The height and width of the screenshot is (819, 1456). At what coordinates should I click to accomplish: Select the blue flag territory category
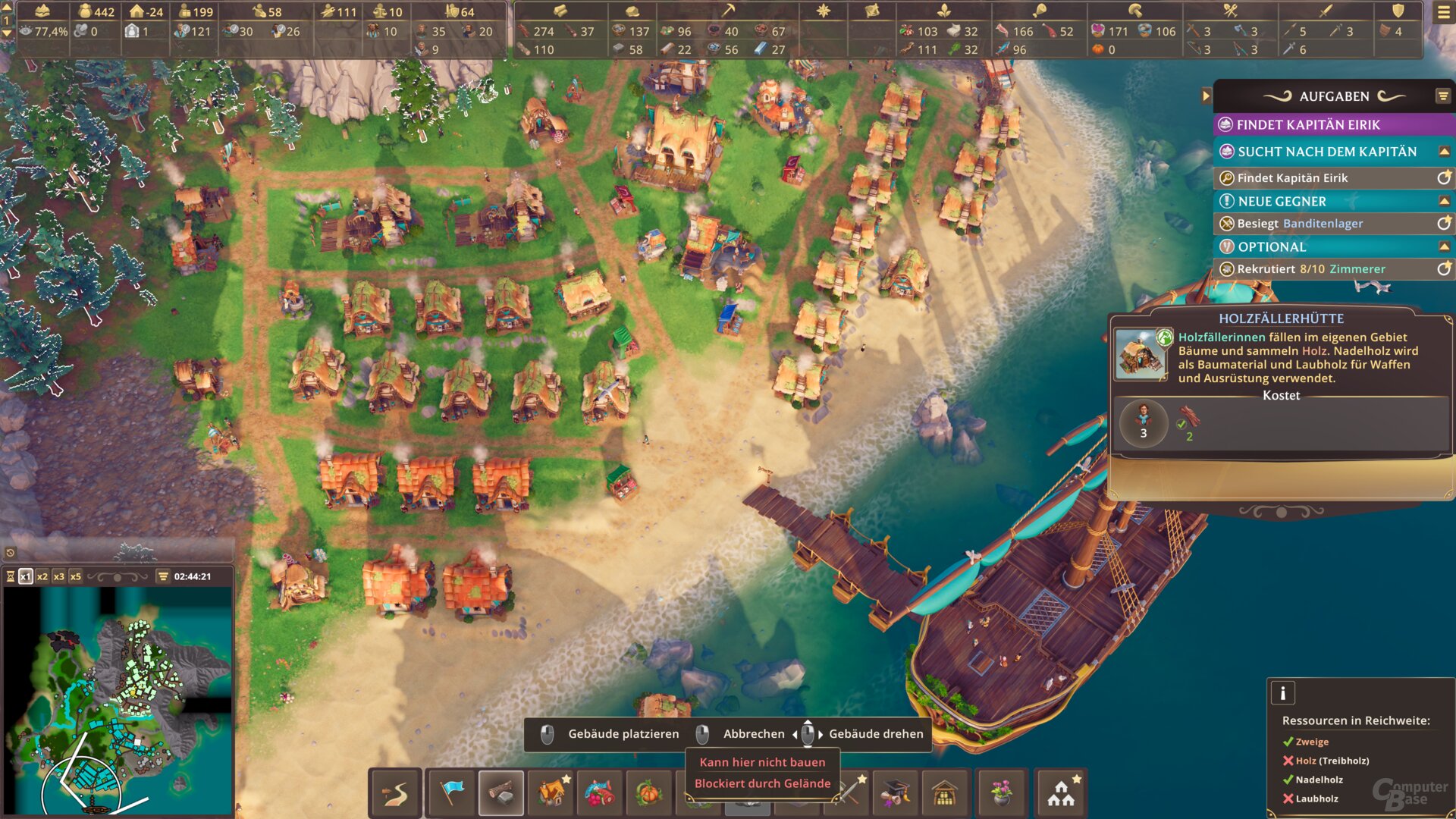pyautogui.click(x=452, y=793)
